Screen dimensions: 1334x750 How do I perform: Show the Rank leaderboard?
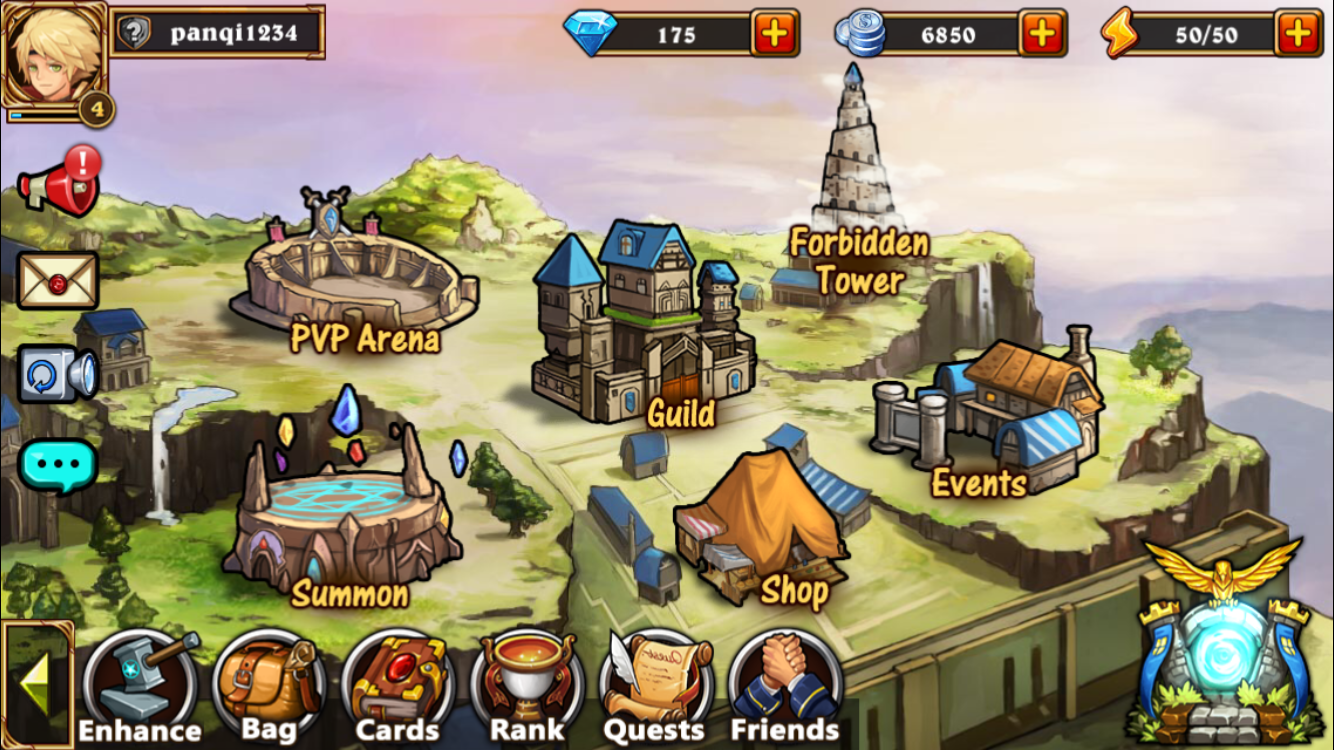[x=527, y=685]
